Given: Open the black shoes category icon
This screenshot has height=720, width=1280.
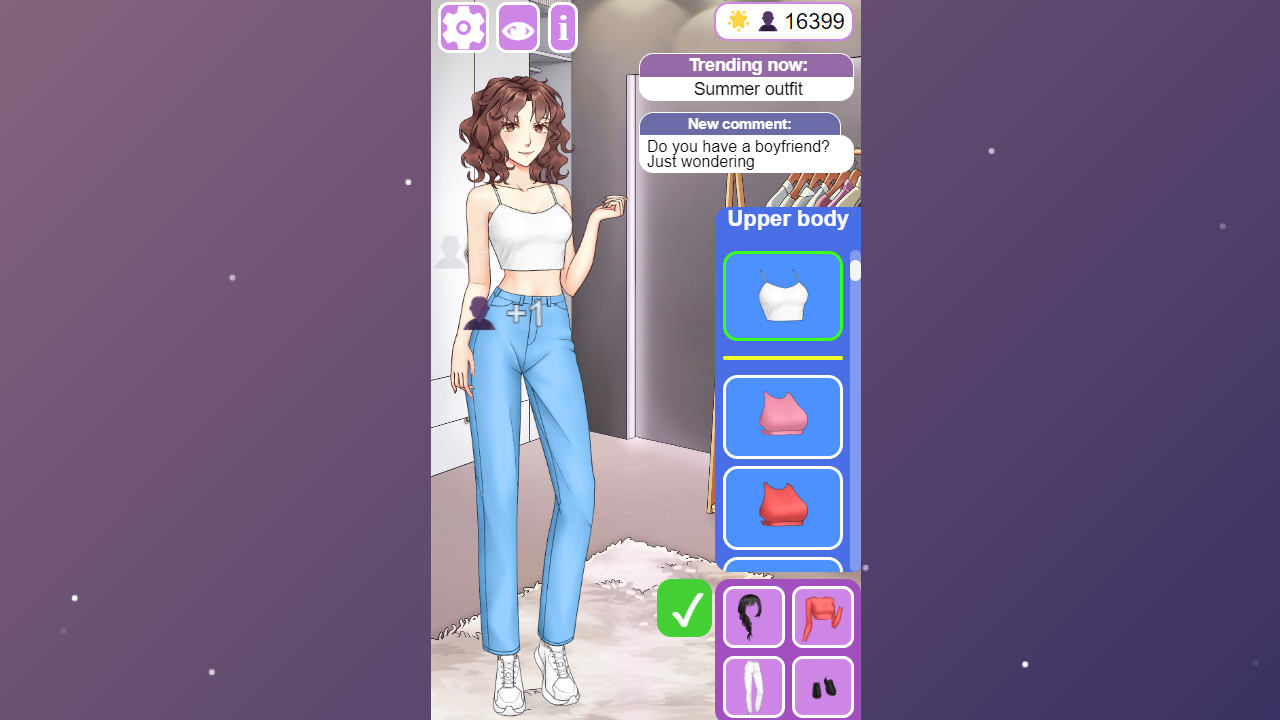Looking at the screenshot, I should click(x=822, y=687).
